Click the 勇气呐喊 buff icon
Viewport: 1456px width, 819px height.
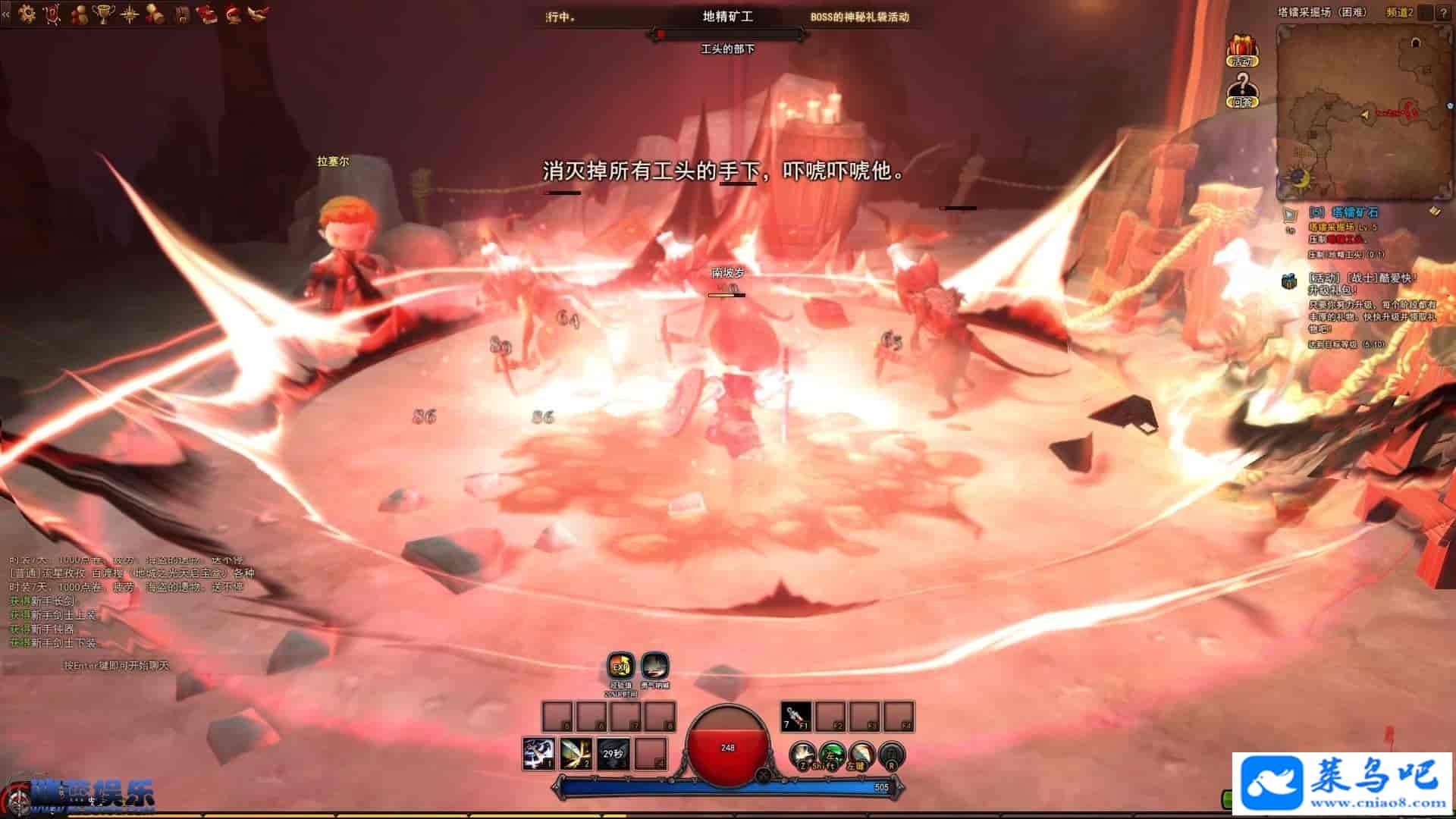coord(654,667)
